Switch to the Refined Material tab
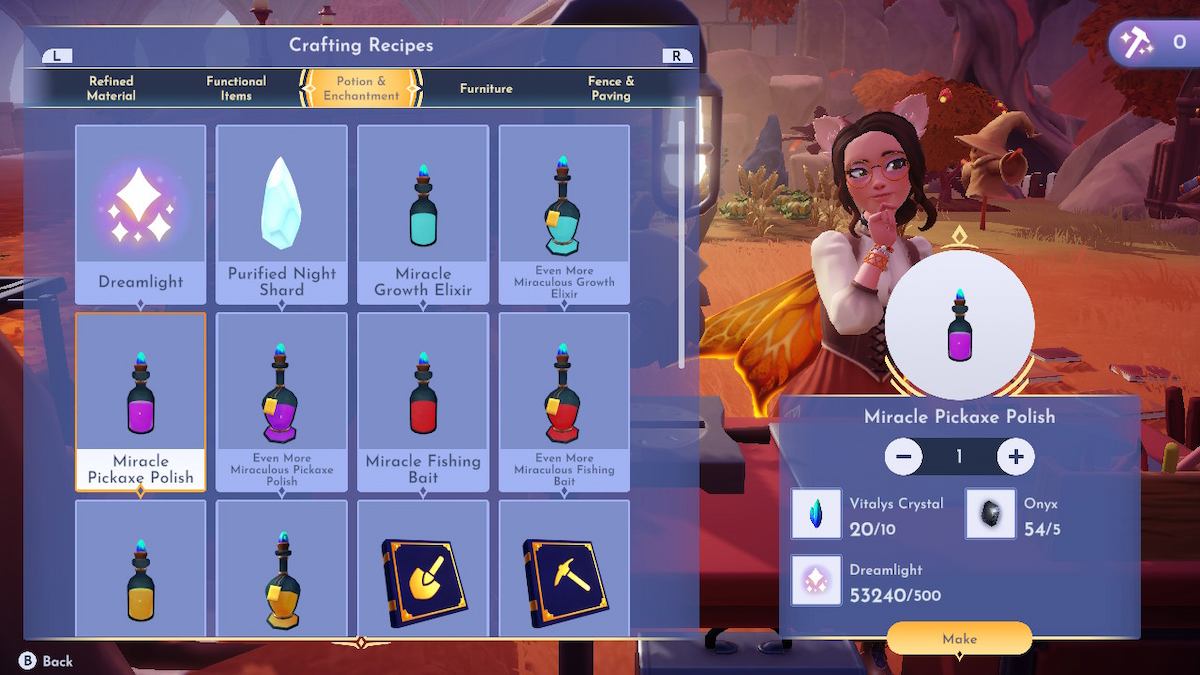Image resolution: width=1200 pixels, height=675 pixels. [111, 88]
